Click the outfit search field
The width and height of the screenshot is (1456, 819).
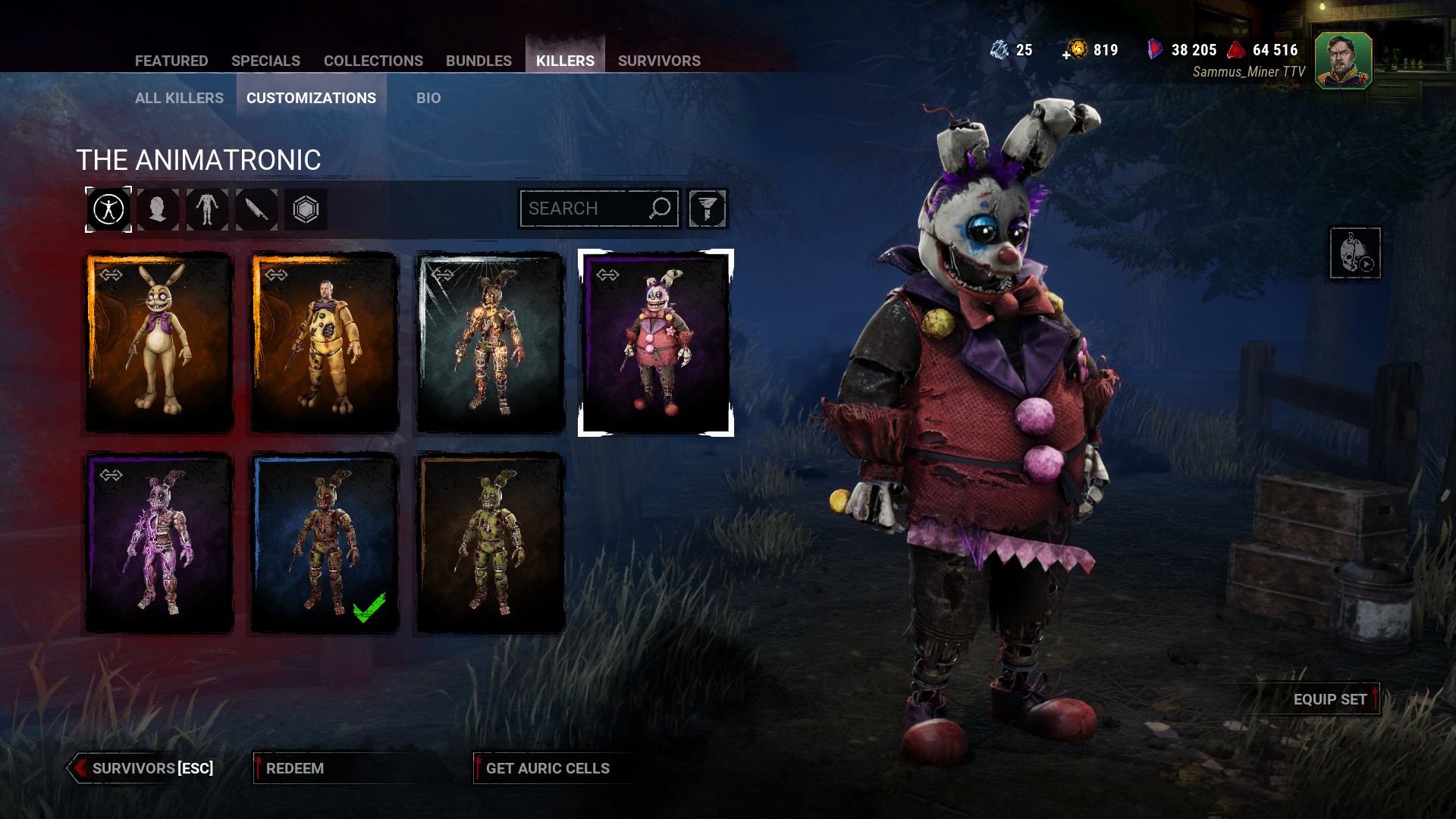pos(584,209)
